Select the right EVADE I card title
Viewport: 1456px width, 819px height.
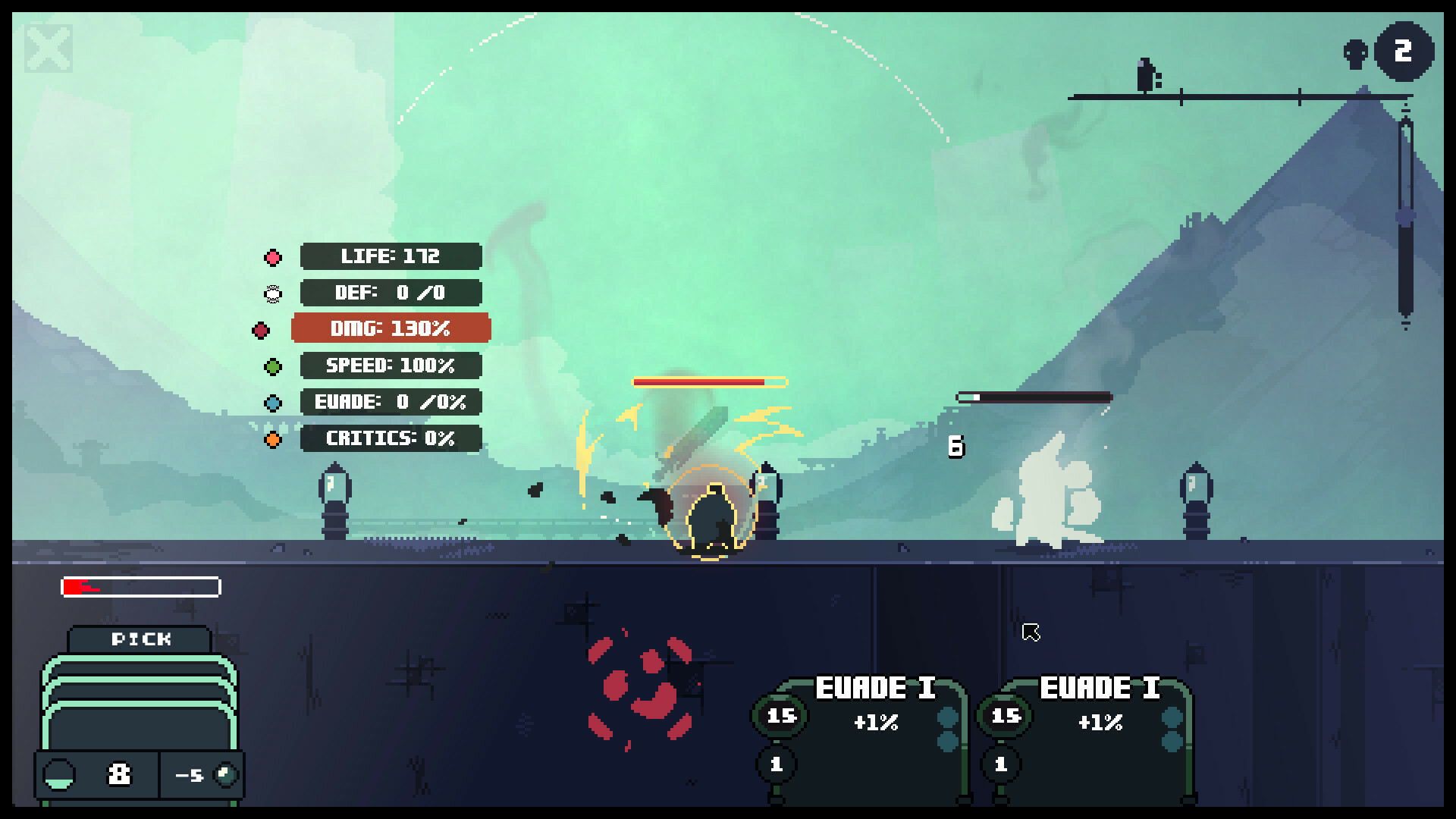tap(1100, 687)
